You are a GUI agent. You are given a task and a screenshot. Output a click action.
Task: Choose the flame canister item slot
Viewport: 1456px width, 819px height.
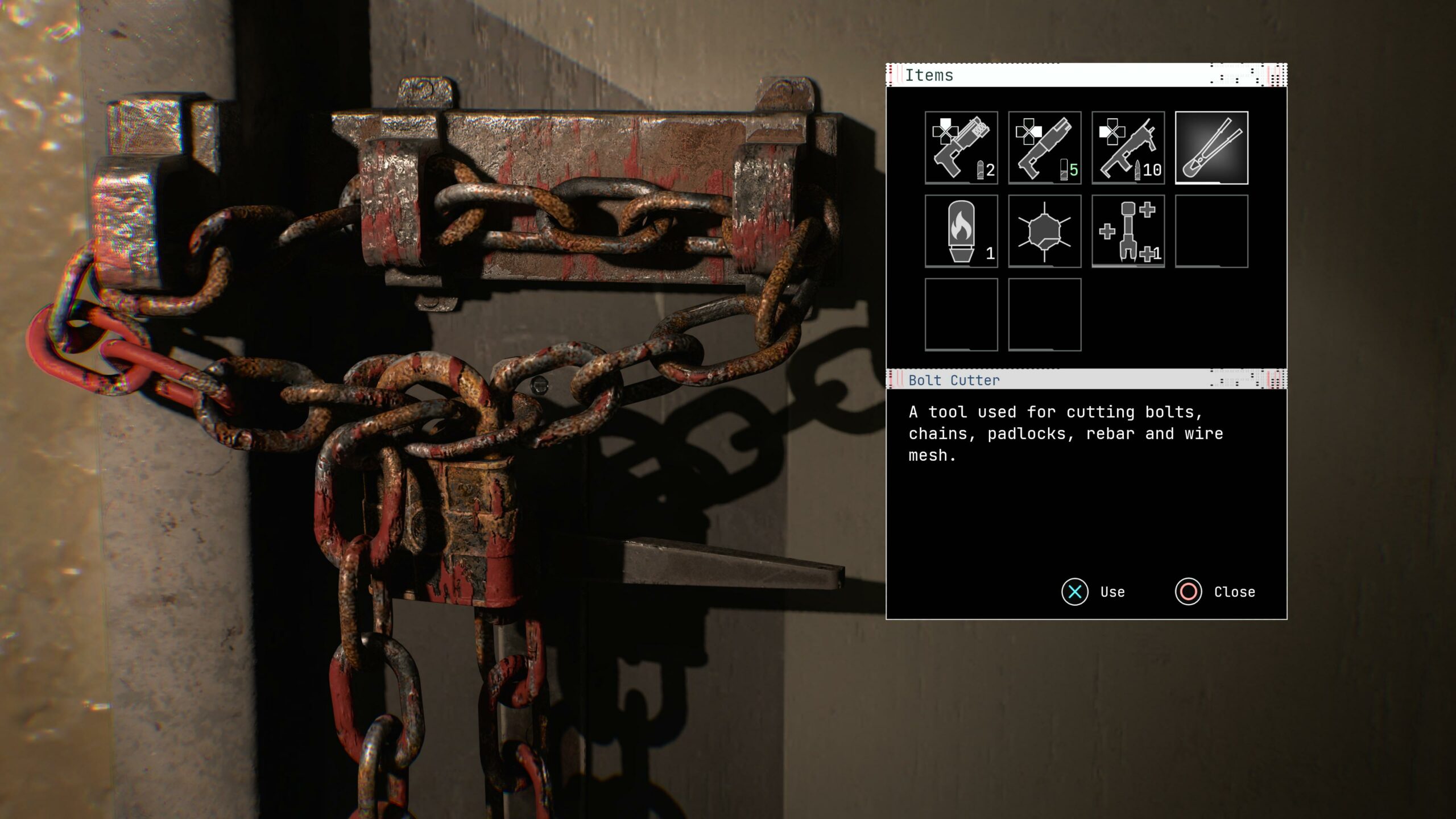pos(961,231)
